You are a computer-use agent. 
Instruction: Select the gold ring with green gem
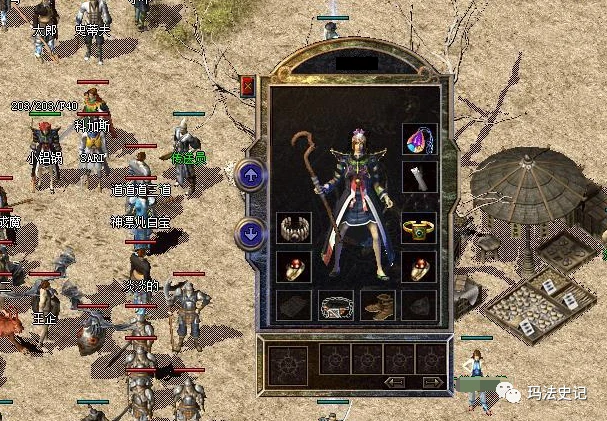(418, 227)
